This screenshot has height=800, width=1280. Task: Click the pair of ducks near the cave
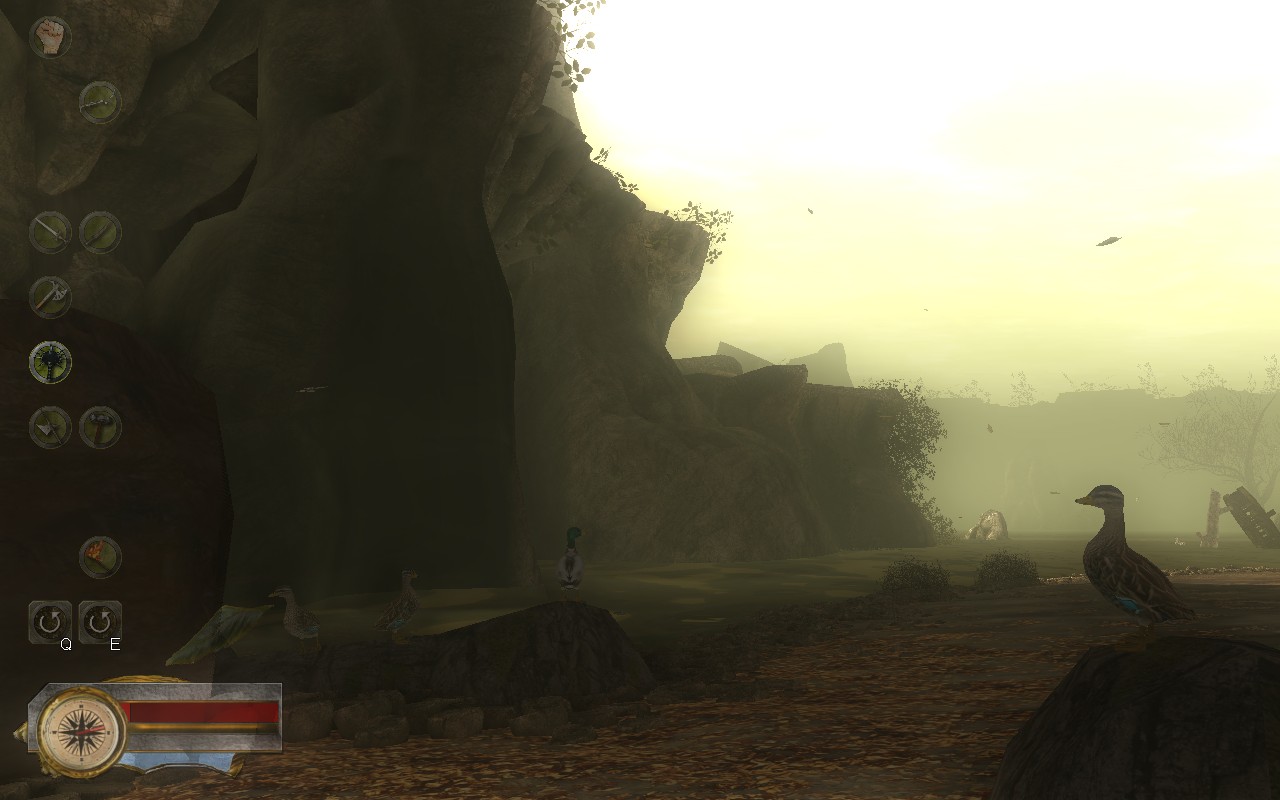coord(350,612)
